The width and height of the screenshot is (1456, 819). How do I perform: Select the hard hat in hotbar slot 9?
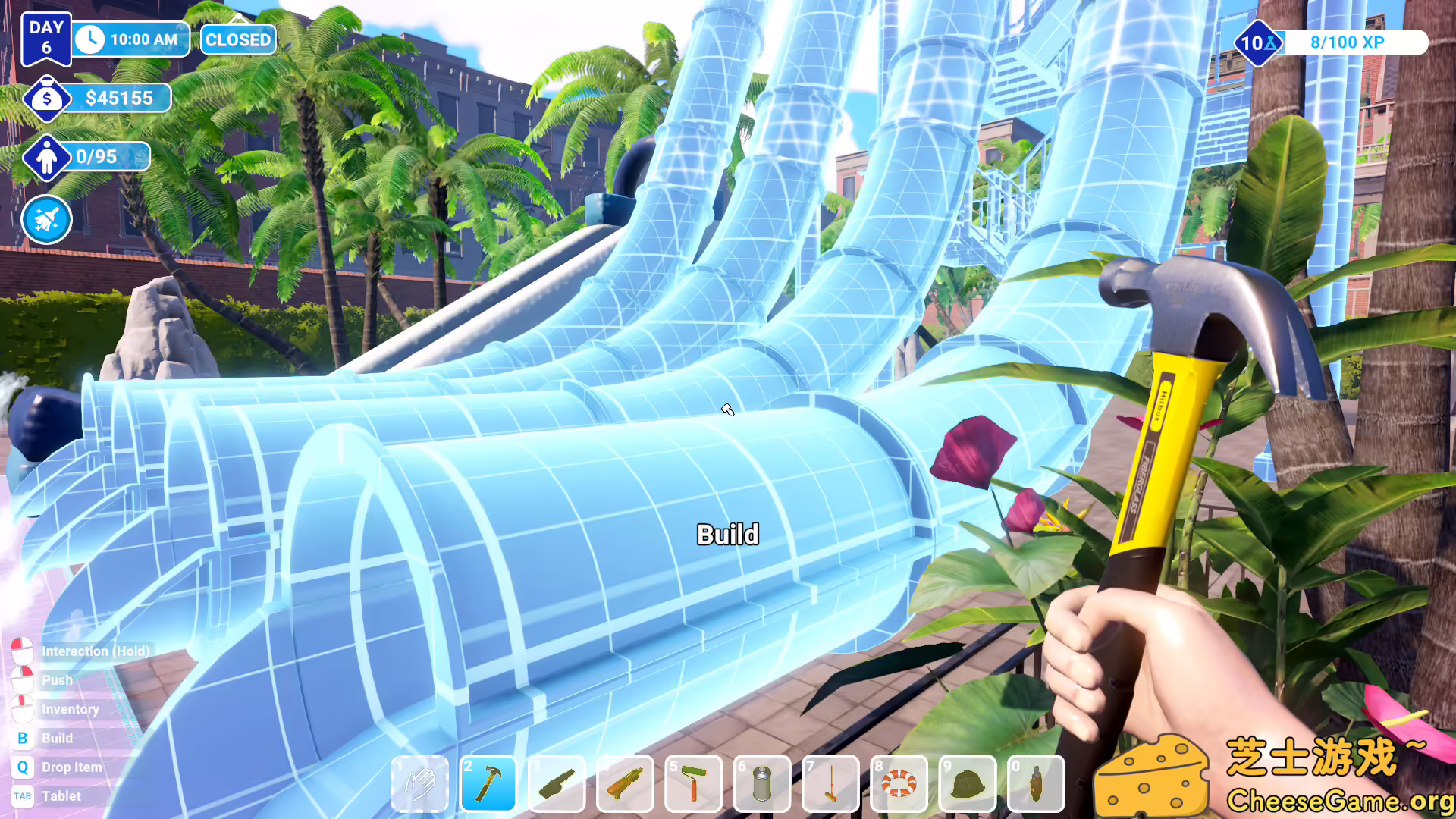point(966,783)
